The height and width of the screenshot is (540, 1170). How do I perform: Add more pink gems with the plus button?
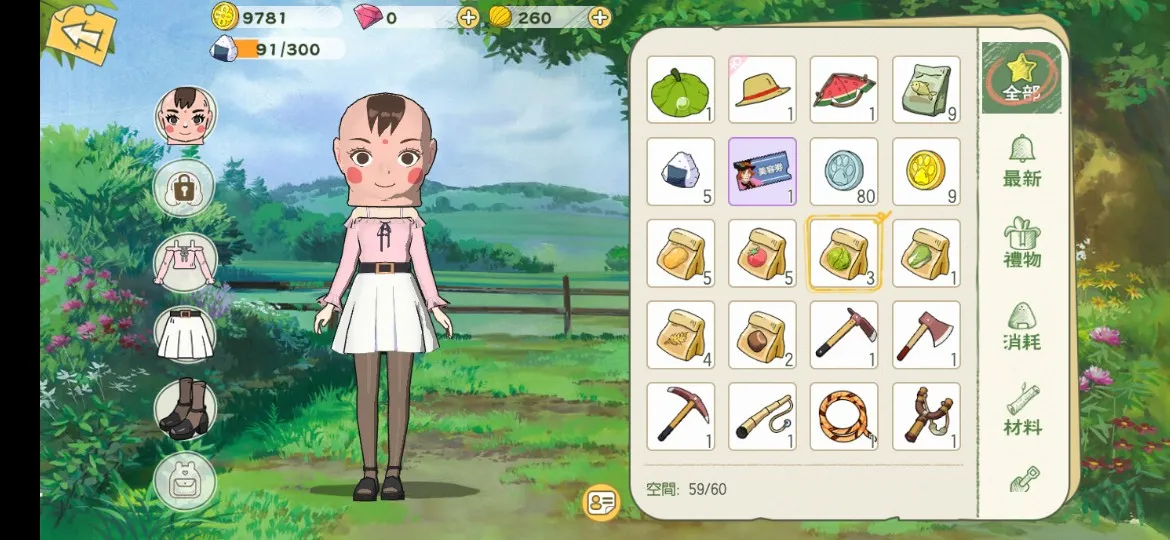pyautogui.click(x=467, y=17)
